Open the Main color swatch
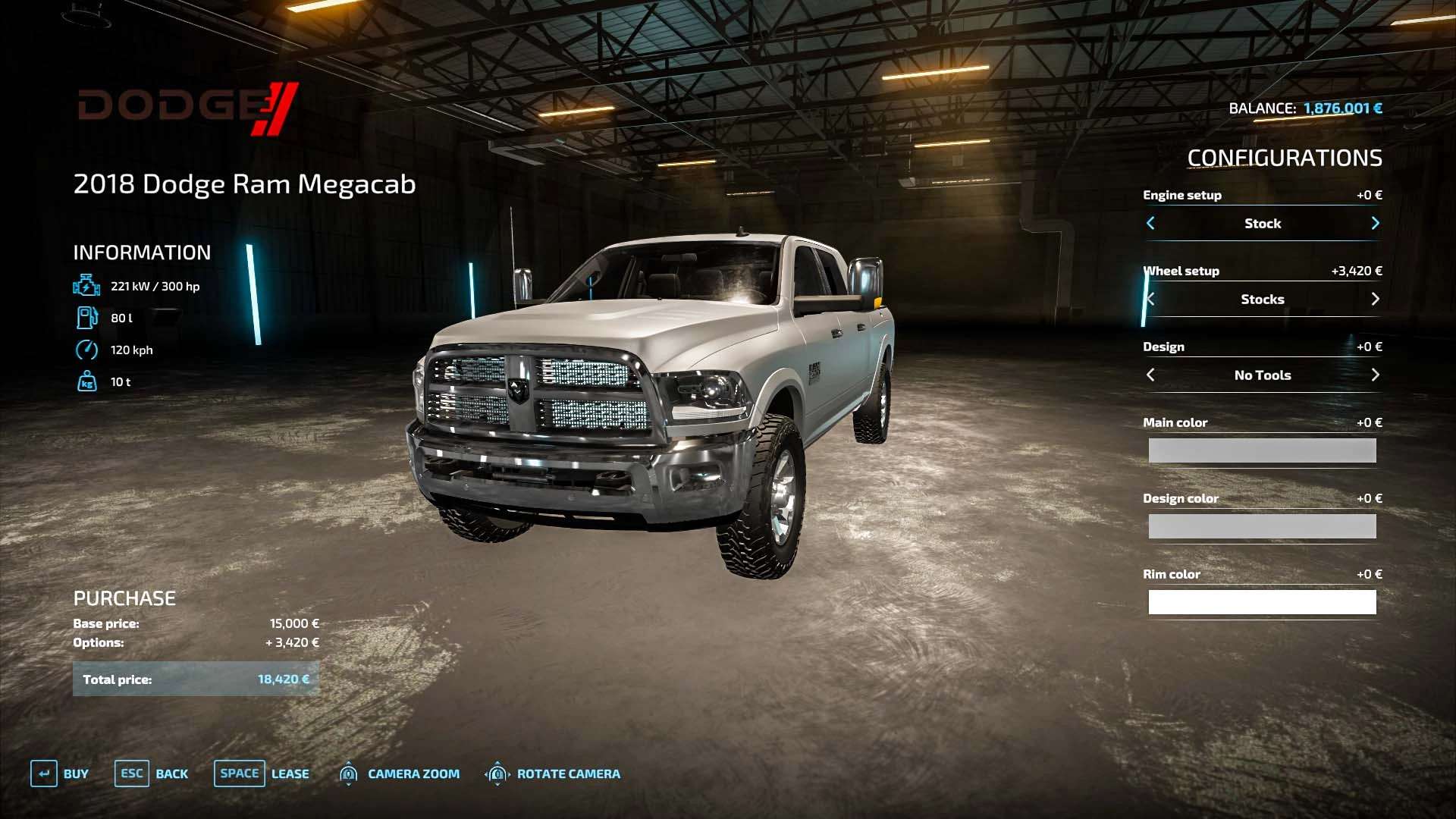The width and height of the screenshot is (1456, 819). coord(1262,450)
